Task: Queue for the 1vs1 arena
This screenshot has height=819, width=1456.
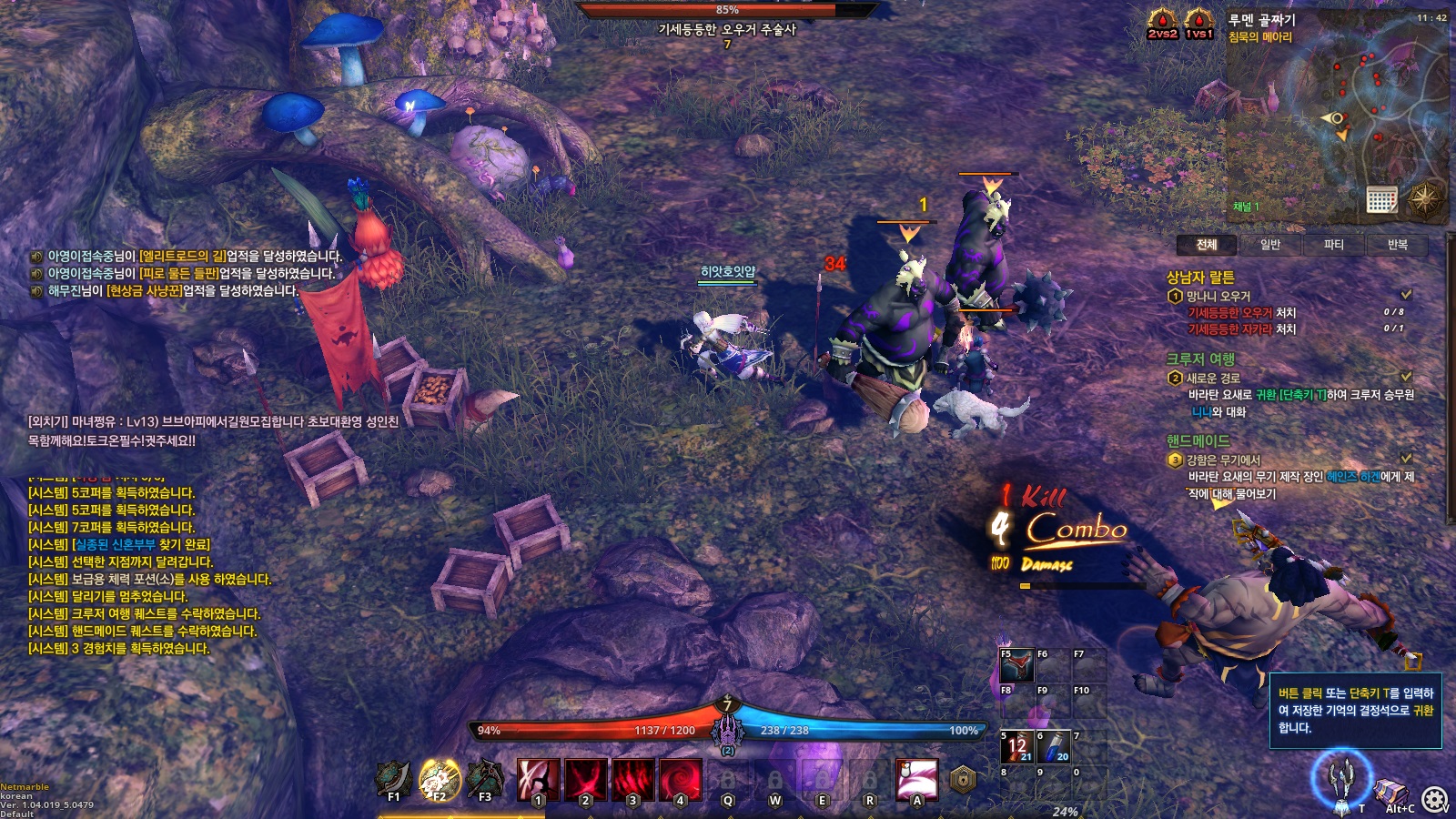Action: pyautogui.click(x=1198, y=24)
